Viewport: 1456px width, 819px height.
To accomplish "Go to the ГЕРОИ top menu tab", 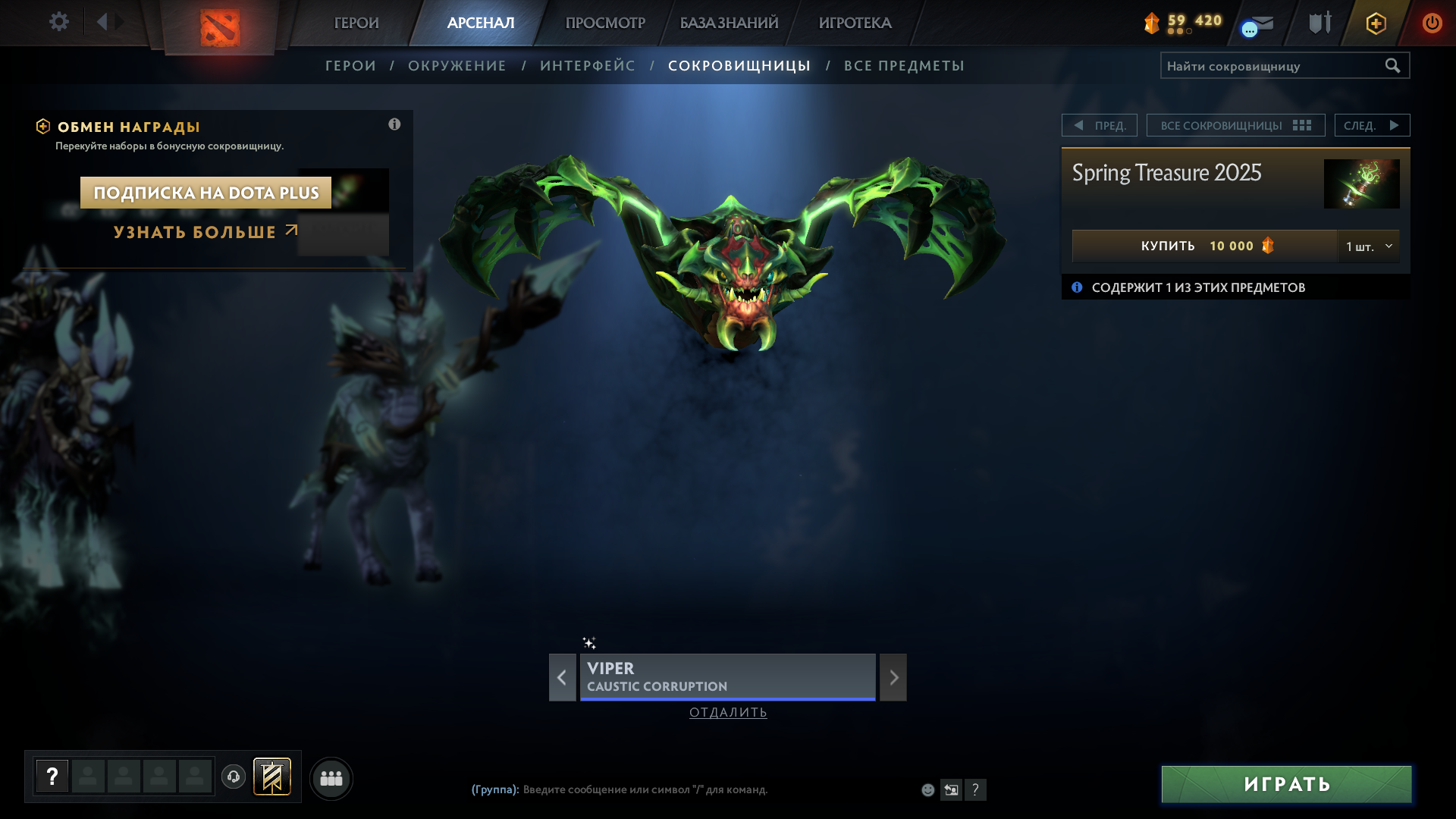I will pos(356,23).
